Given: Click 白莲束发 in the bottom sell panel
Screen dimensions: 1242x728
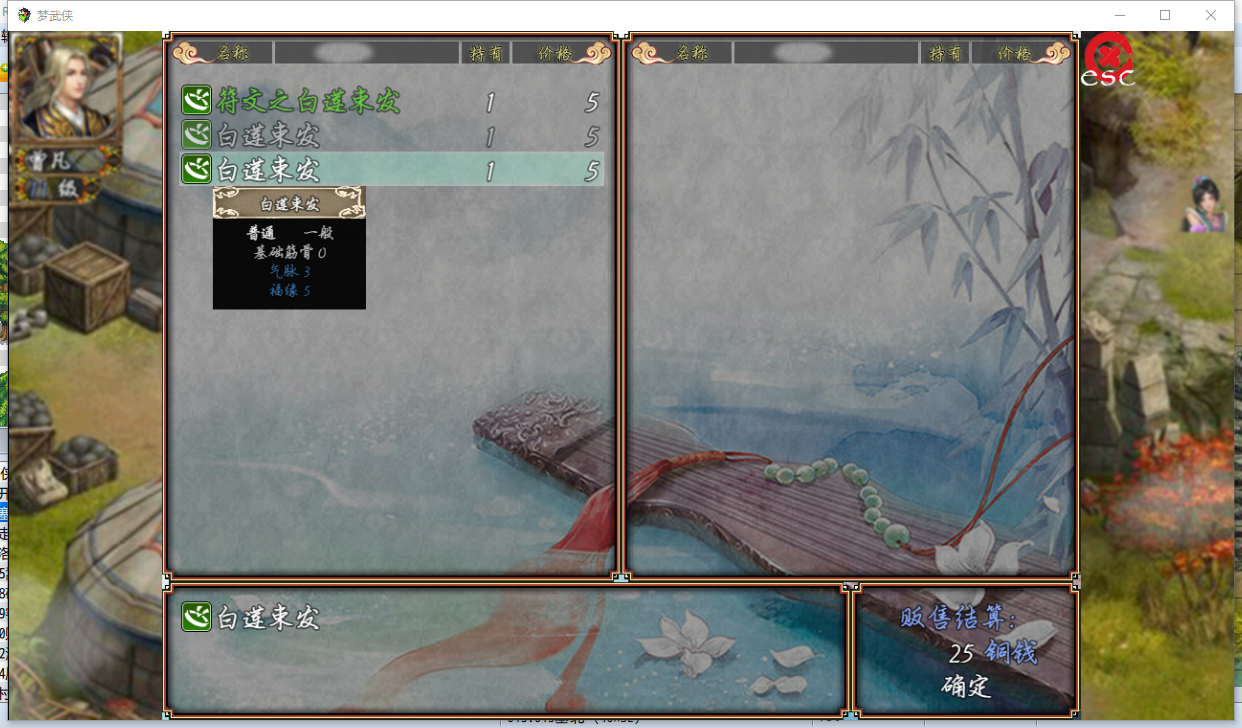Looking at the screenshot, I should (267, 617).
